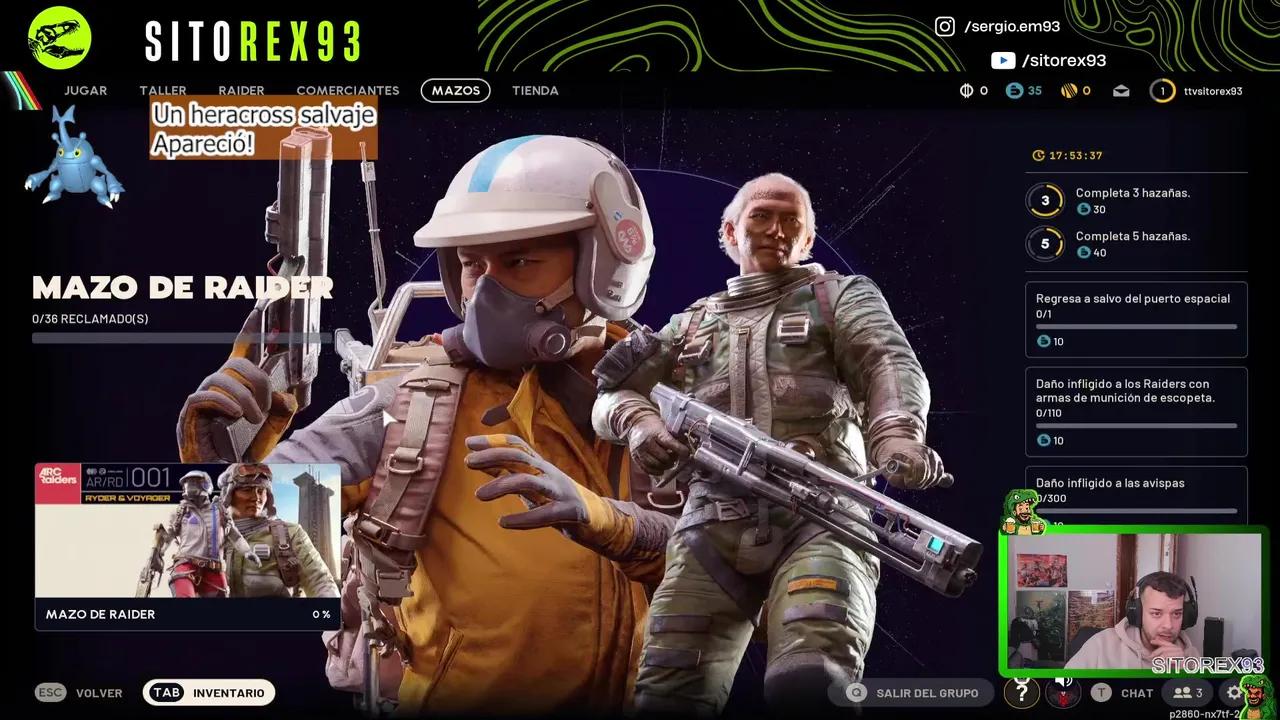Open the TALLER menu item
The height and width of the screenshot is (720, 1280).
click(x=162, y=90)
